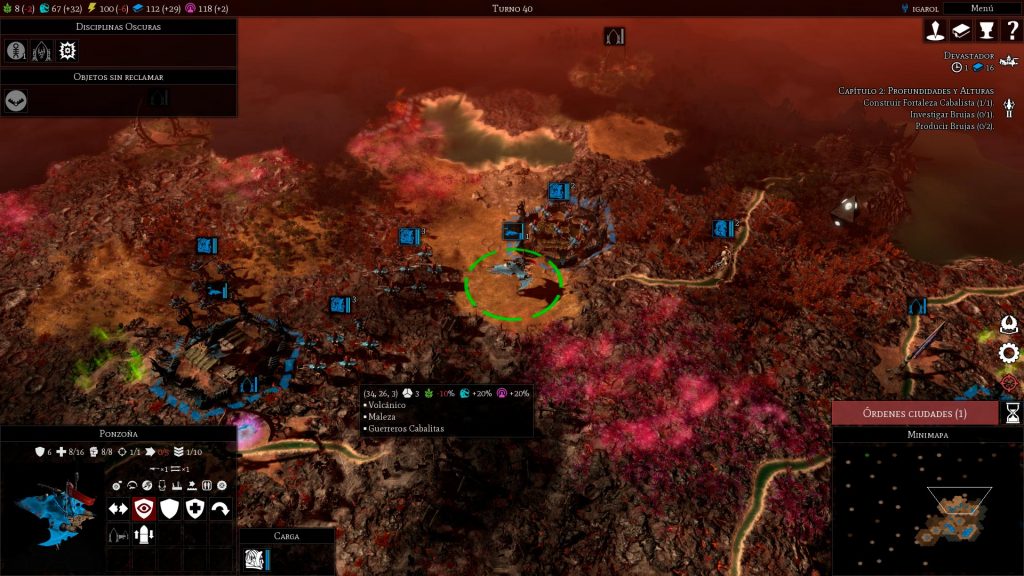Screen dimensions: 1024x576
Task: Open the book compendium icon
Action: [961, 31]
